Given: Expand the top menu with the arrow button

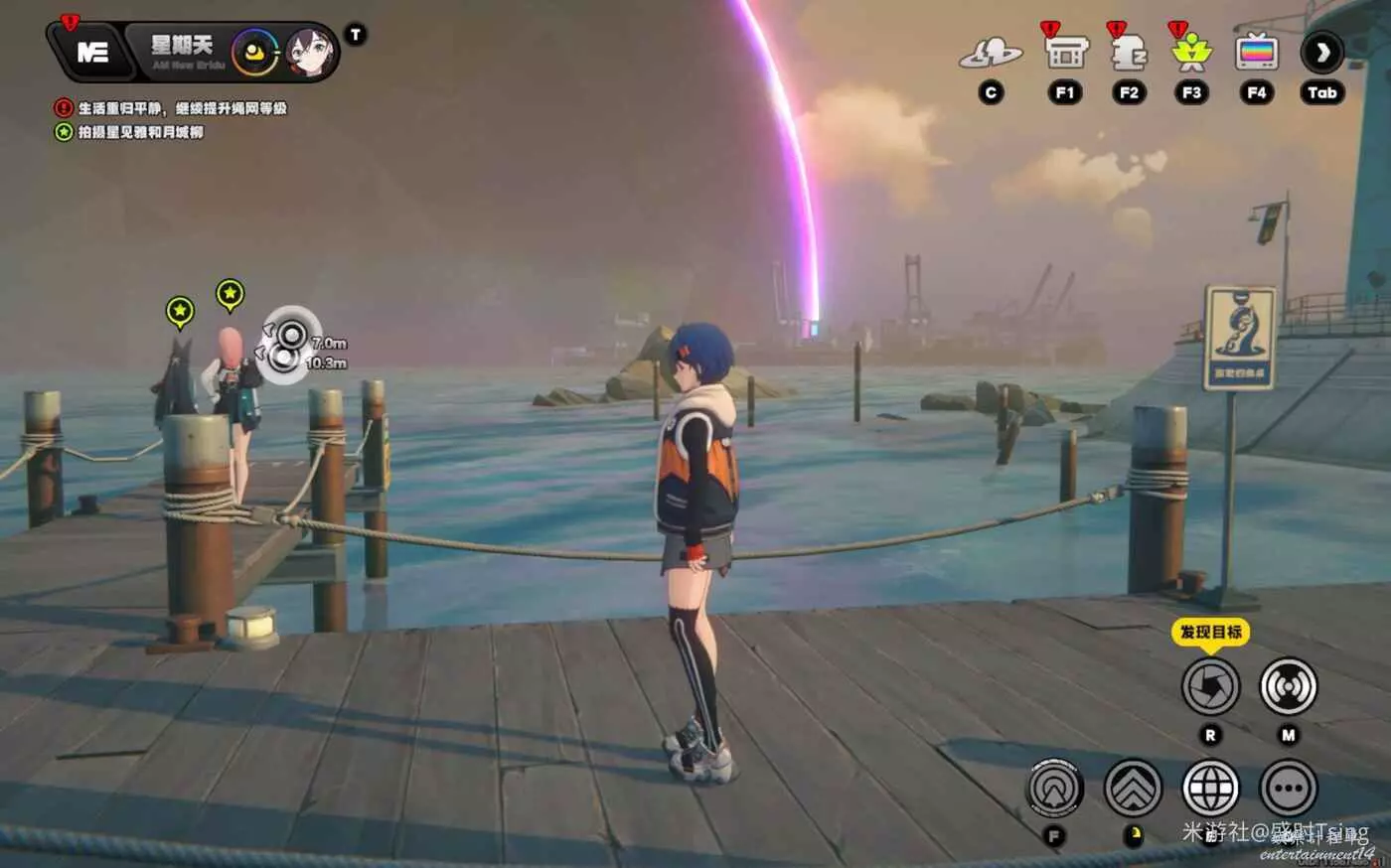Looking at the screenshot, I should pyautogui.click(x=1322, y=52).
